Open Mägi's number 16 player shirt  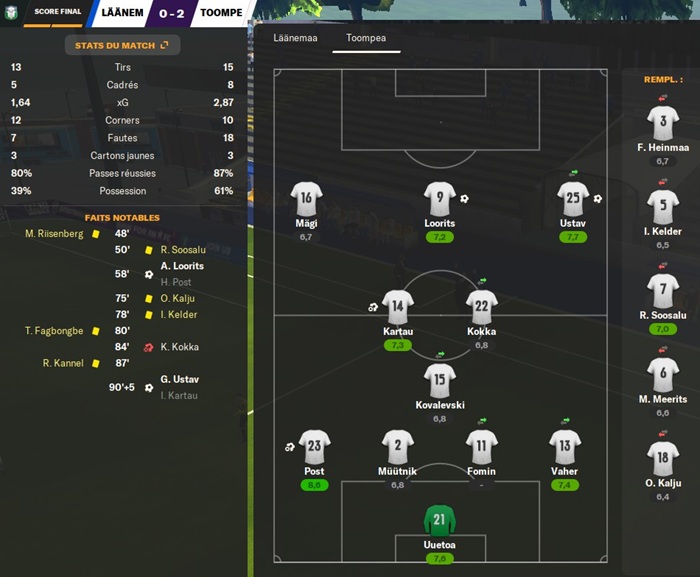coord(306,200)
